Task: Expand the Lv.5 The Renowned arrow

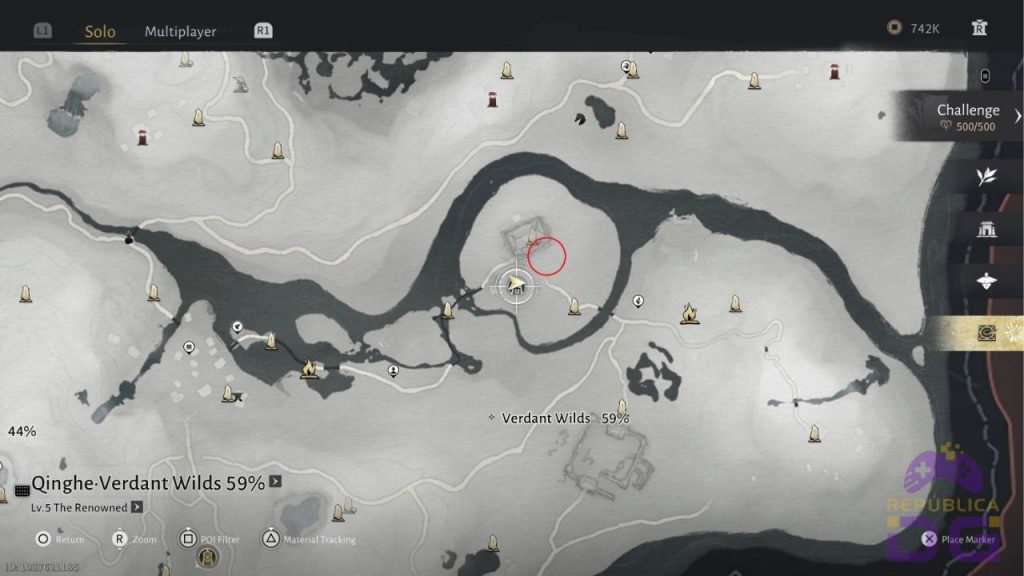Action: pyautogui.click(x=137, y=507)
